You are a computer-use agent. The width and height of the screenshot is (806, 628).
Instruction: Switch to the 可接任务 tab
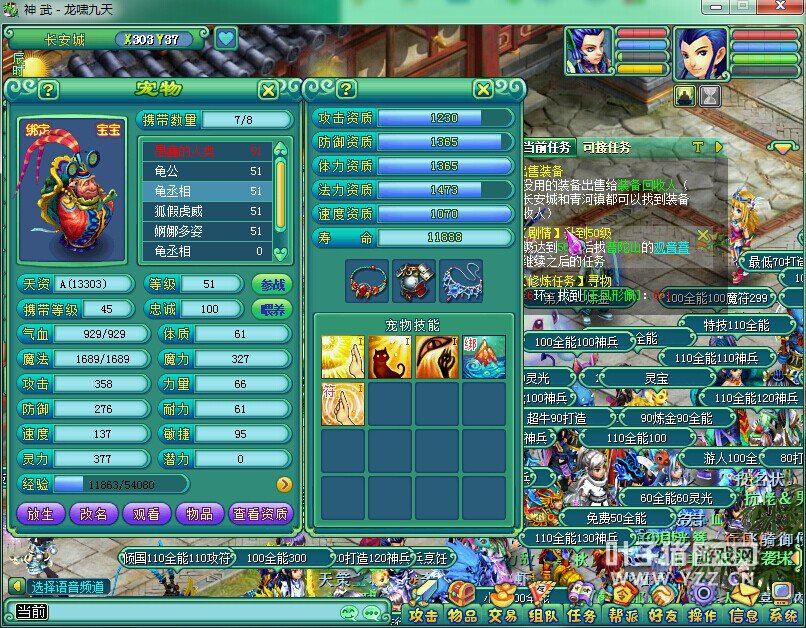click(606, 148)
